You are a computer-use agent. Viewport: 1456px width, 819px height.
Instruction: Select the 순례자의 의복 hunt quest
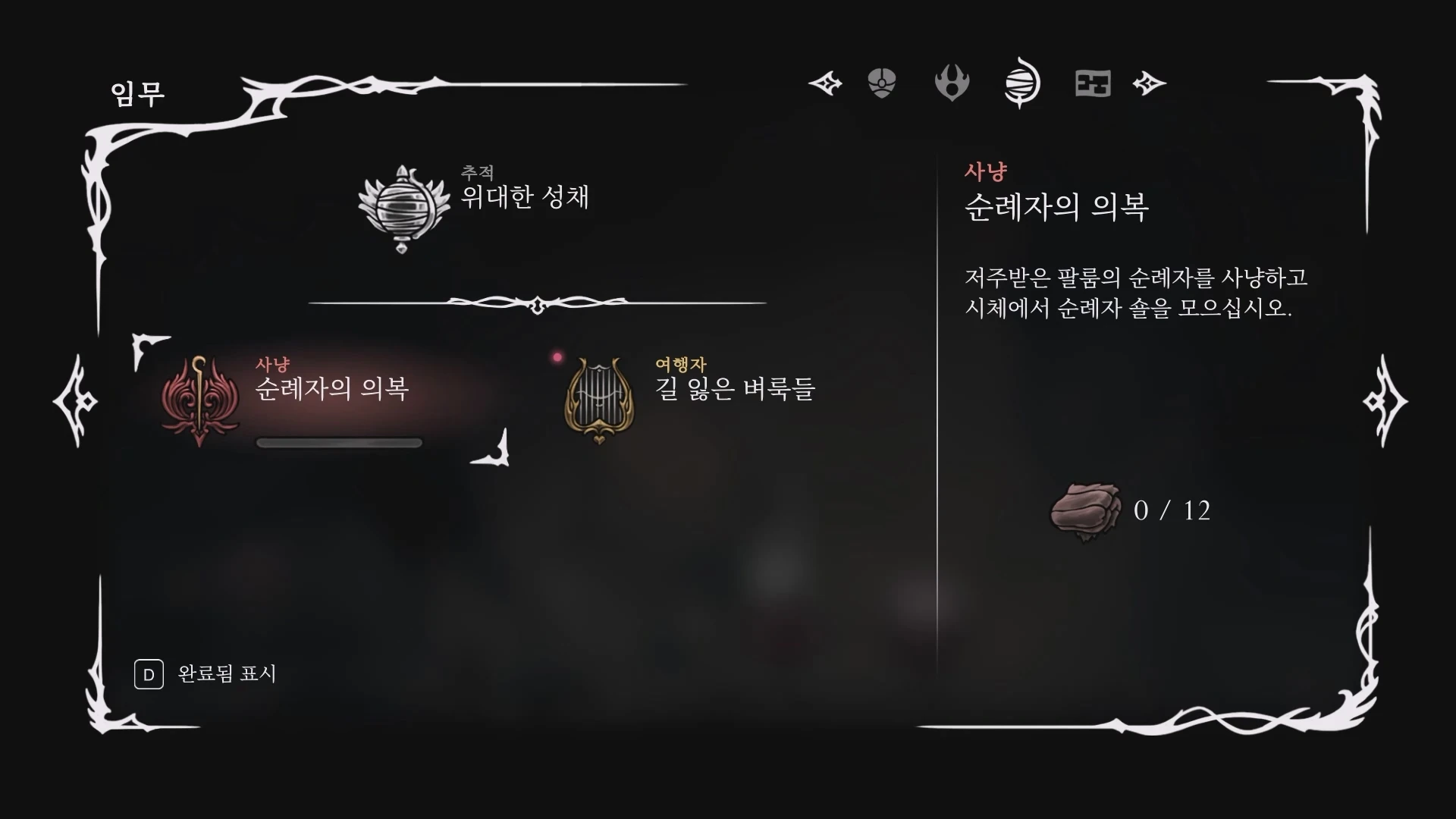(x=334, y=391)
